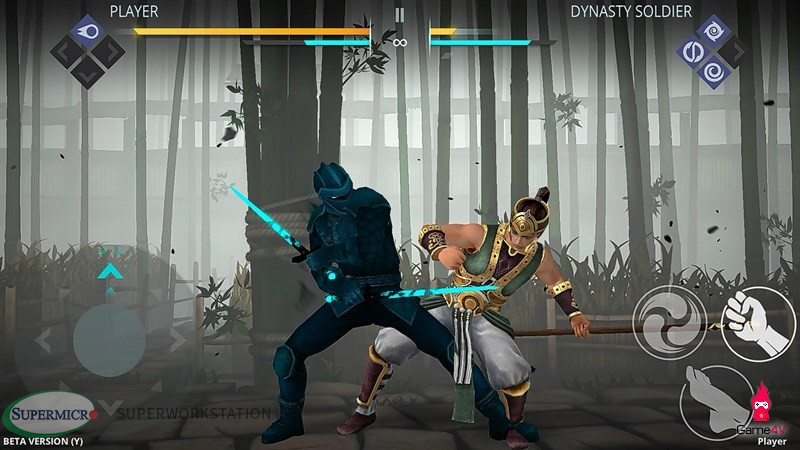Image resolution: width=800 pixels, height=450 pixels.
Task: Tap the cyan up arrow on joystick
Action: [110, 268]
